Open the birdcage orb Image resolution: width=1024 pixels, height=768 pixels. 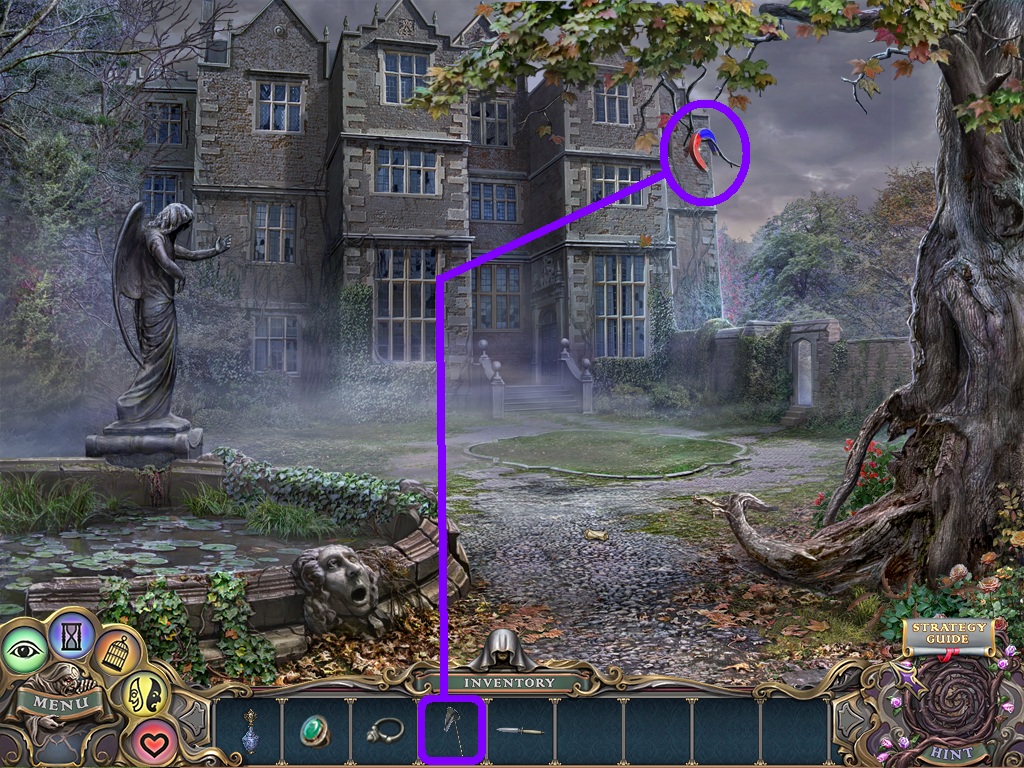tap(117, 652)
